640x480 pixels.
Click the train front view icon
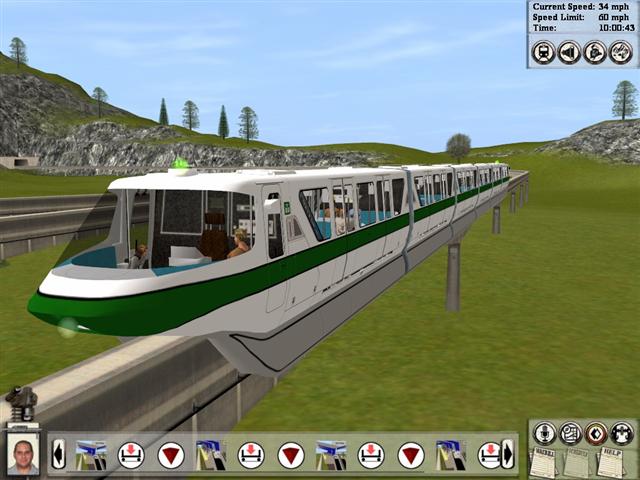click(x=544, y=52)
